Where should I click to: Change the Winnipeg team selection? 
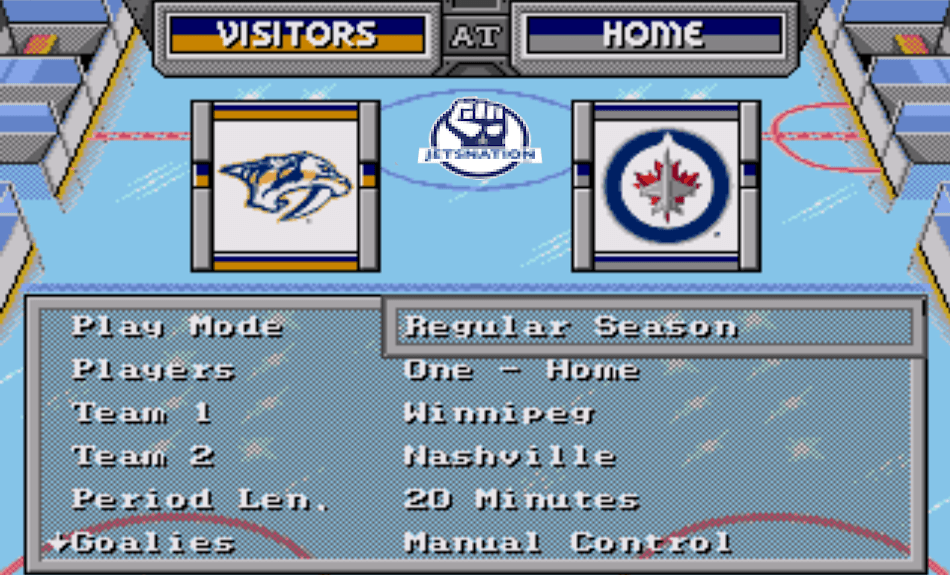(499, 412)
